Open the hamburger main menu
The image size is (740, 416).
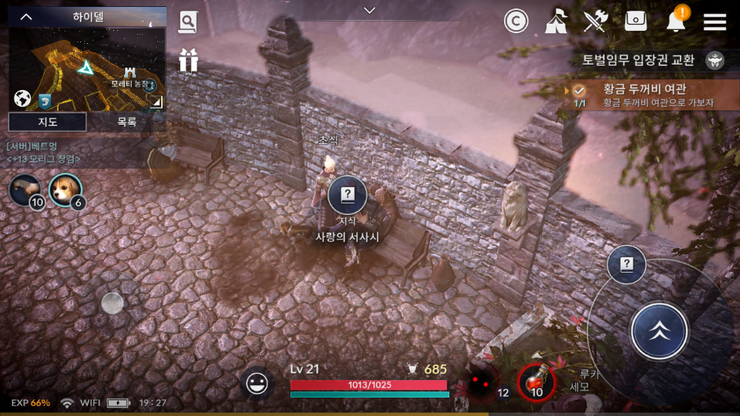click(714, 21)
